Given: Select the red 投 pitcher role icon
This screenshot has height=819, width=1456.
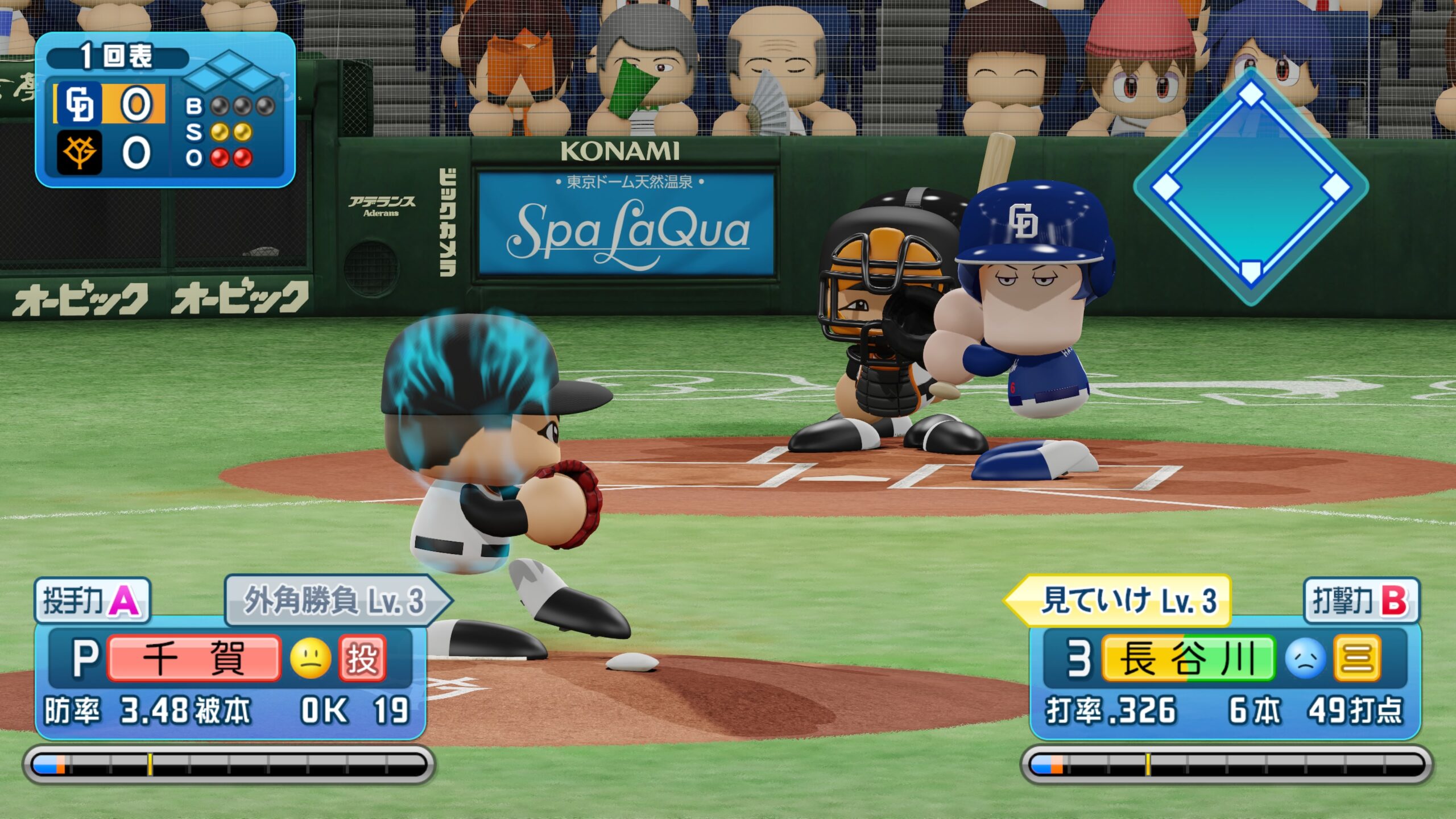Looking at the screenshot, I should [362, 659].
